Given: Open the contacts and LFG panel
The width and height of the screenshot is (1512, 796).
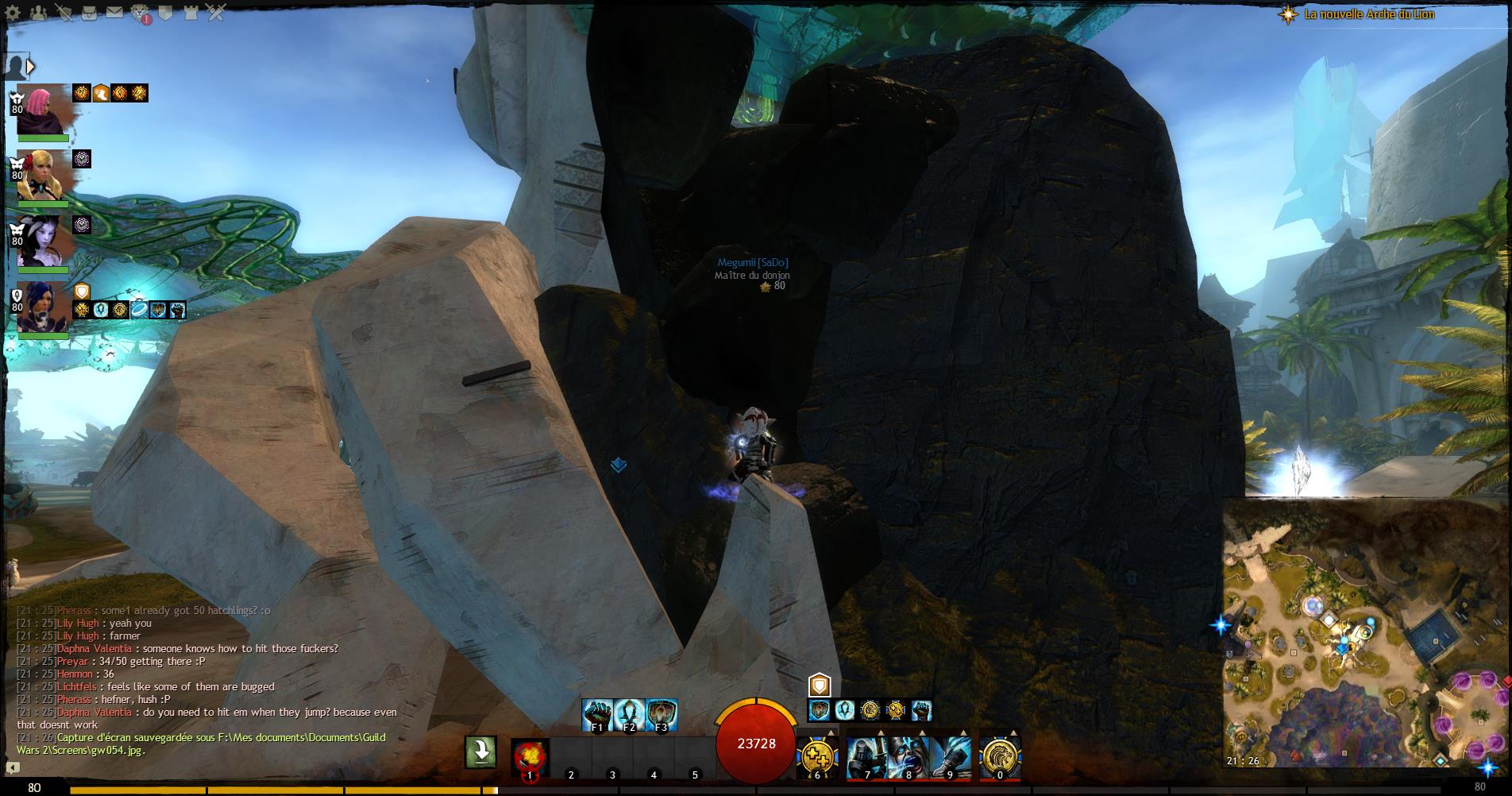Looking at the screenshot, I should coord(37,12).
